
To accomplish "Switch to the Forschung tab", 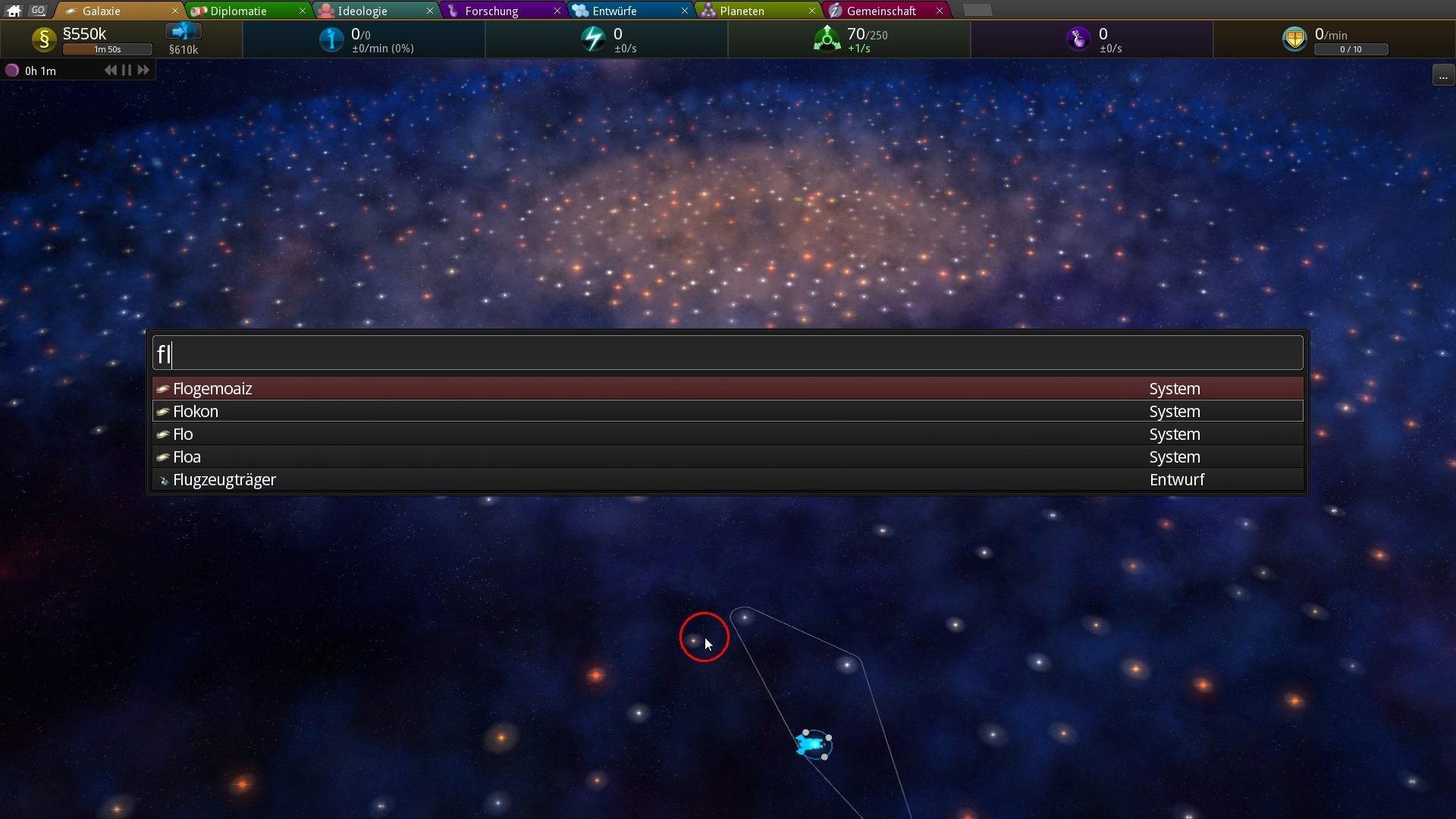I will click(x=489, y=11).
